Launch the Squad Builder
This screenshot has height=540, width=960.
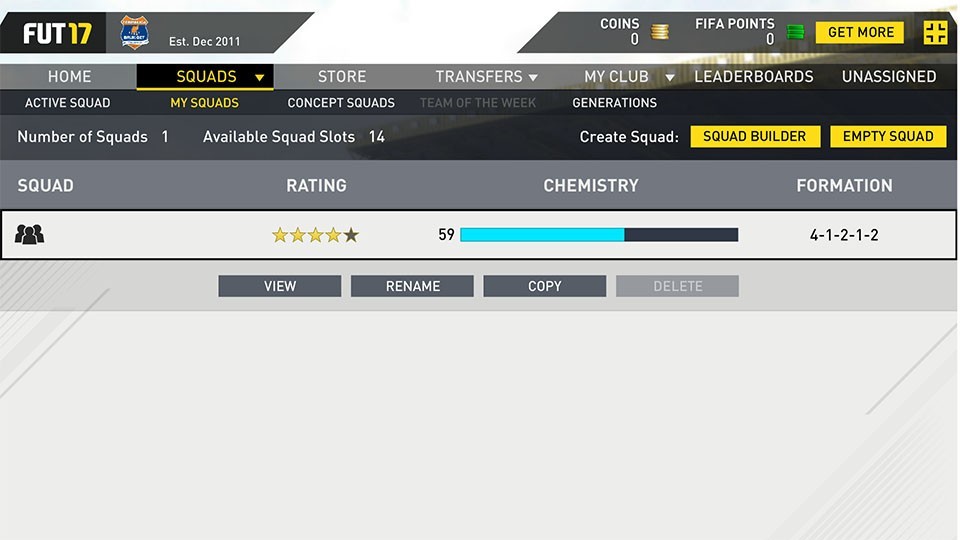(755, 137)
